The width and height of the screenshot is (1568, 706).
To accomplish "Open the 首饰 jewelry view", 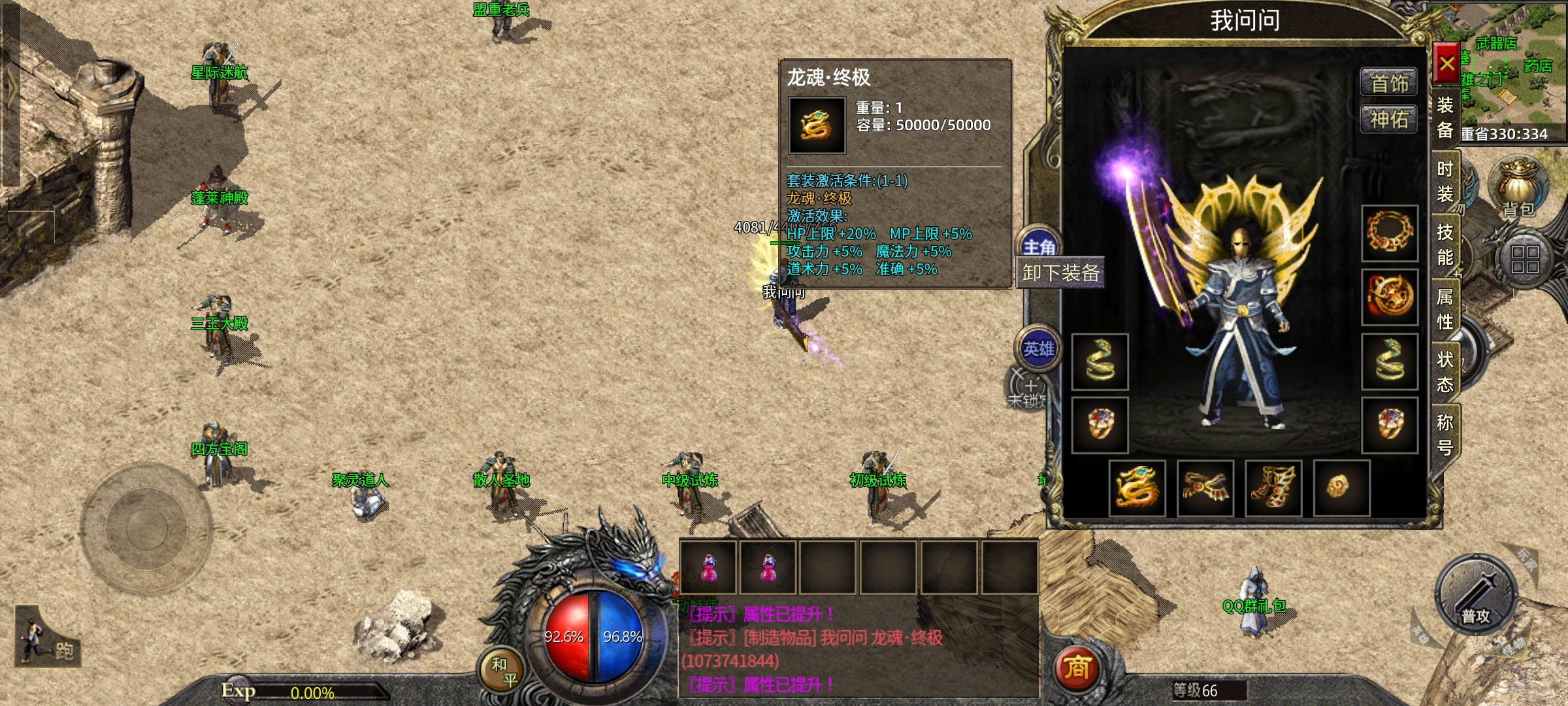I will [1388, 83].
